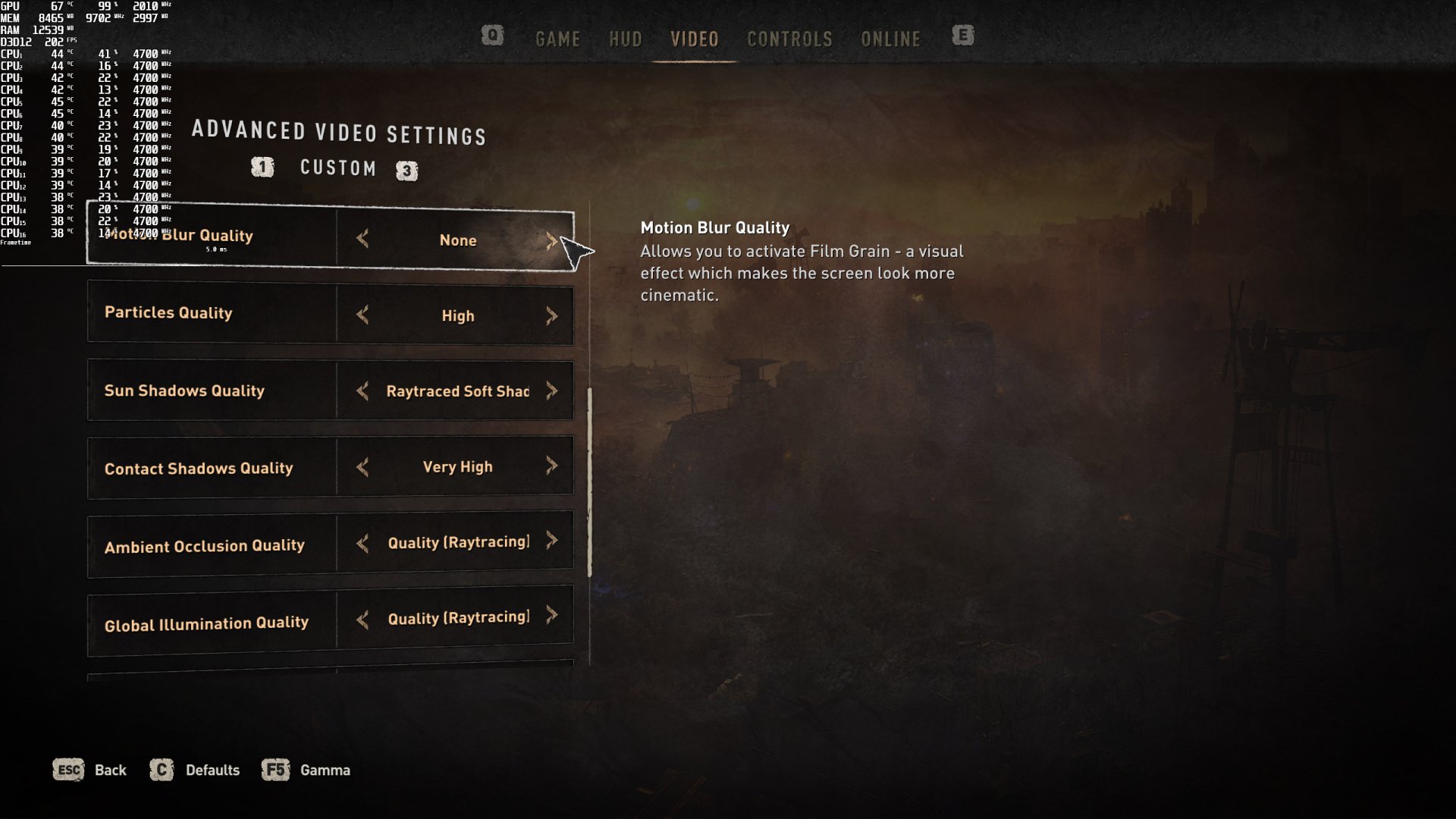1456x819 pixels.
Task: Click the ESC key icon next to Back
Action: click(x=67, y=770)
